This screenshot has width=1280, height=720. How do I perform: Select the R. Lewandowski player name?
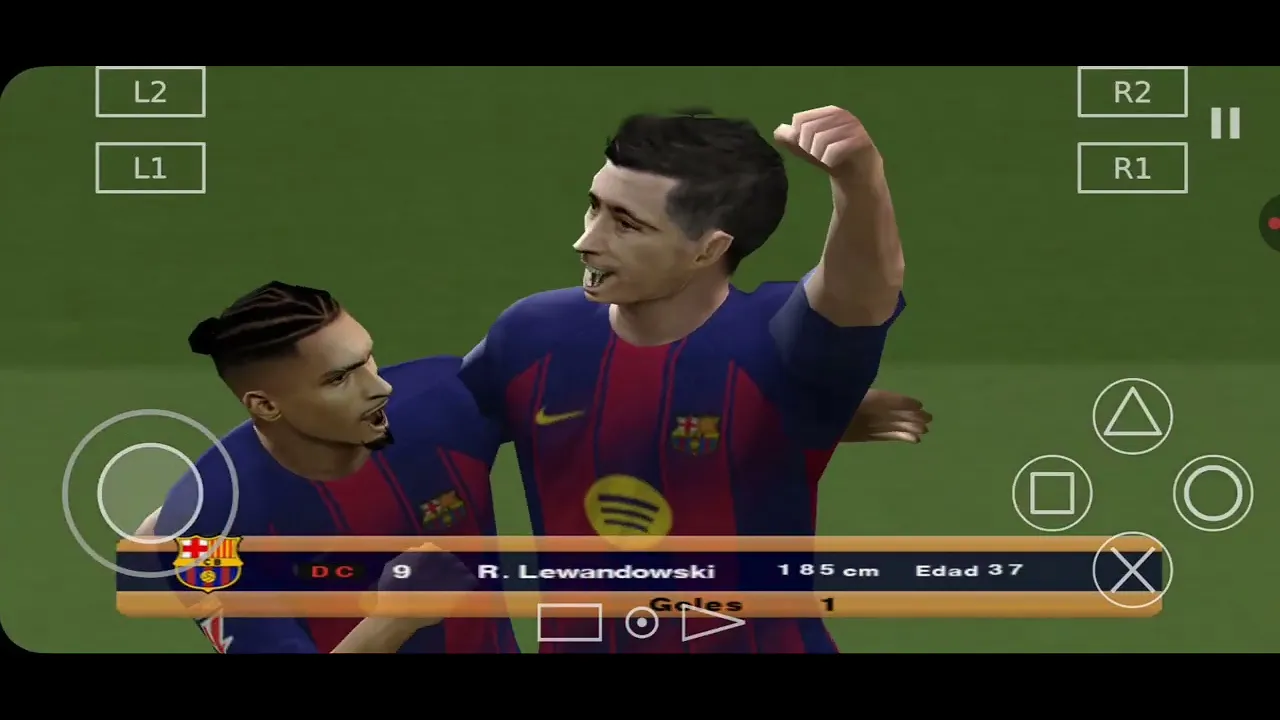(x=597, y=570)
